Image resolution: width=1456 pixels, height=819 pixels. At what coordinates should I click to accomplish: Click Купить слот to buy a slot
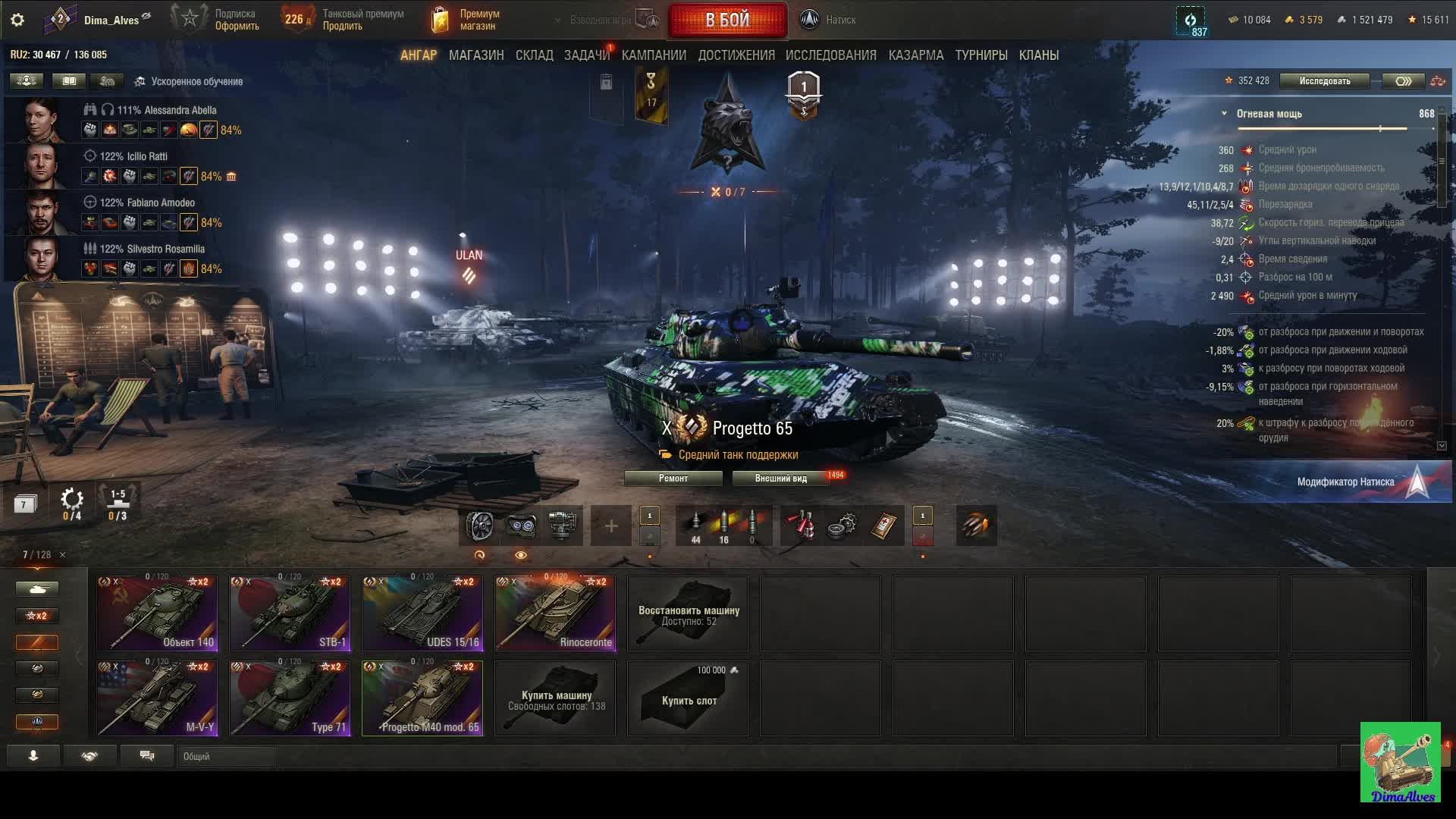click(x=688, y=698)
